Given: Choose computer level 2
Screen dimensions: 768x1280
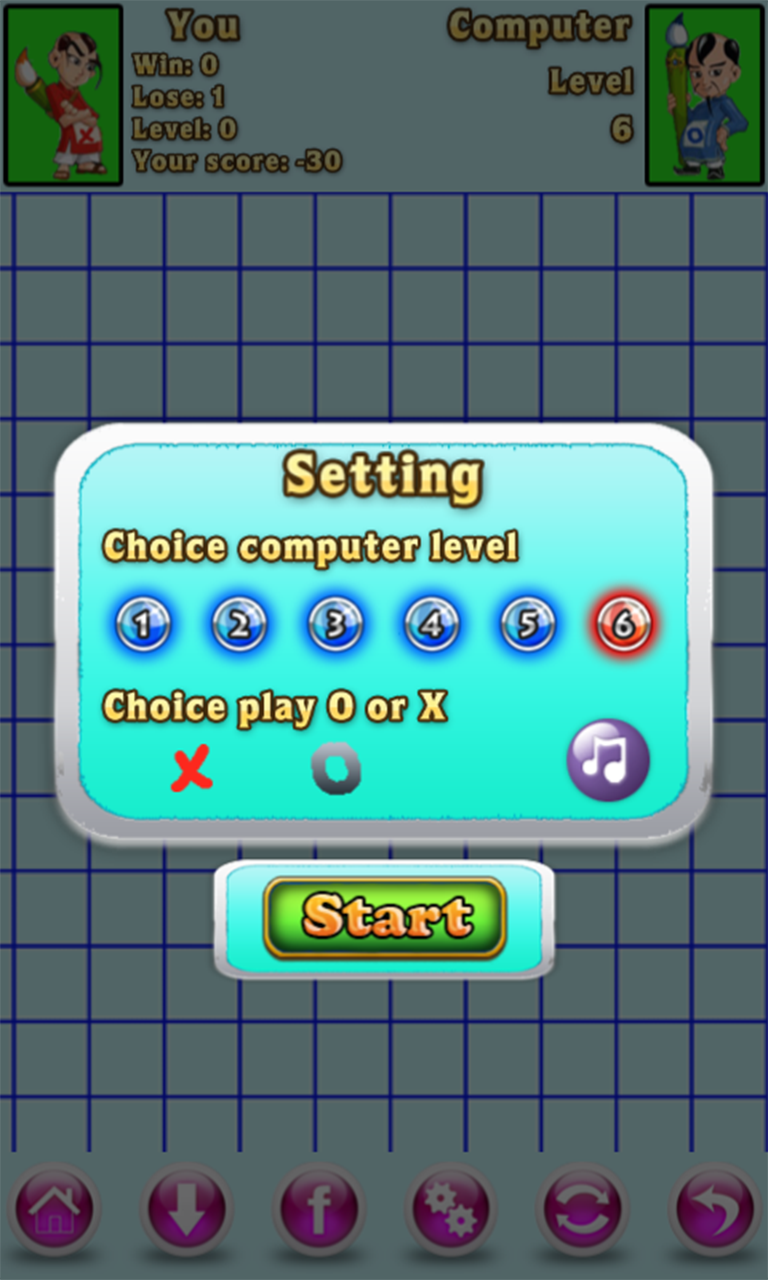Looking at the screenshot, I should click(x=239, y=625).
